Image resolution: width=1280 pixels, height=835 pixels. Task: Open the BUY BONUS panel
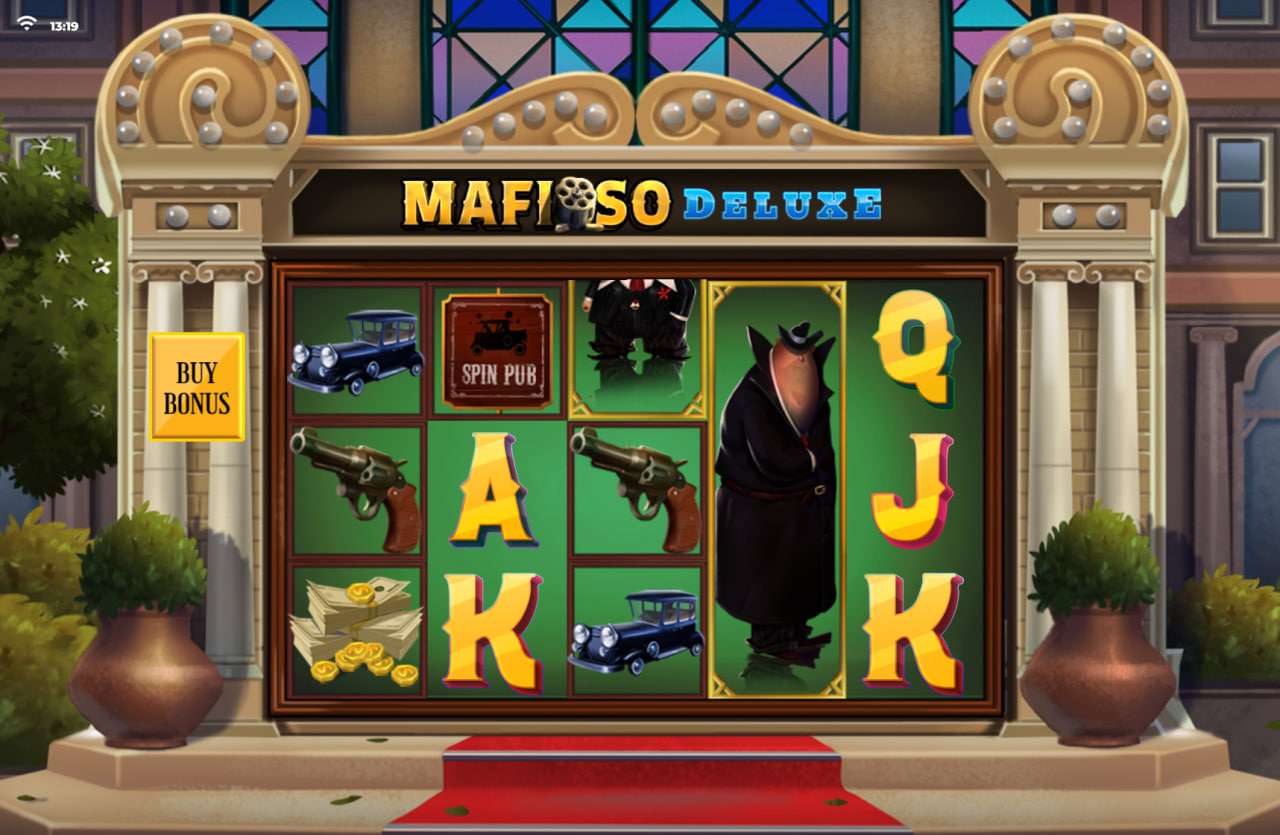(198, 383)
